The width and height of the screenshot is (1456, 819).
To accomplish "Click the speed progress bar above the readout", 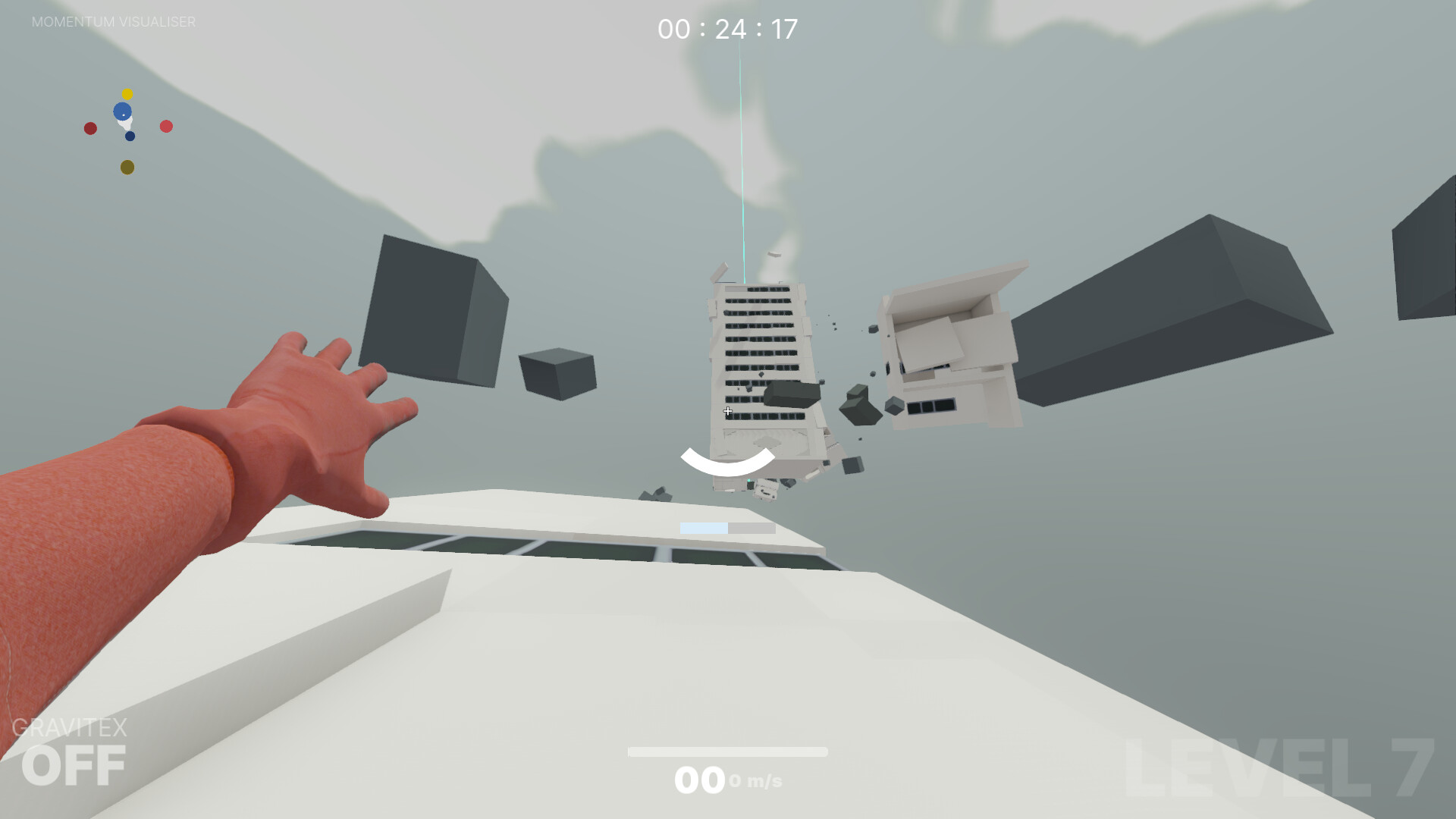I will [x=727, y=752].
